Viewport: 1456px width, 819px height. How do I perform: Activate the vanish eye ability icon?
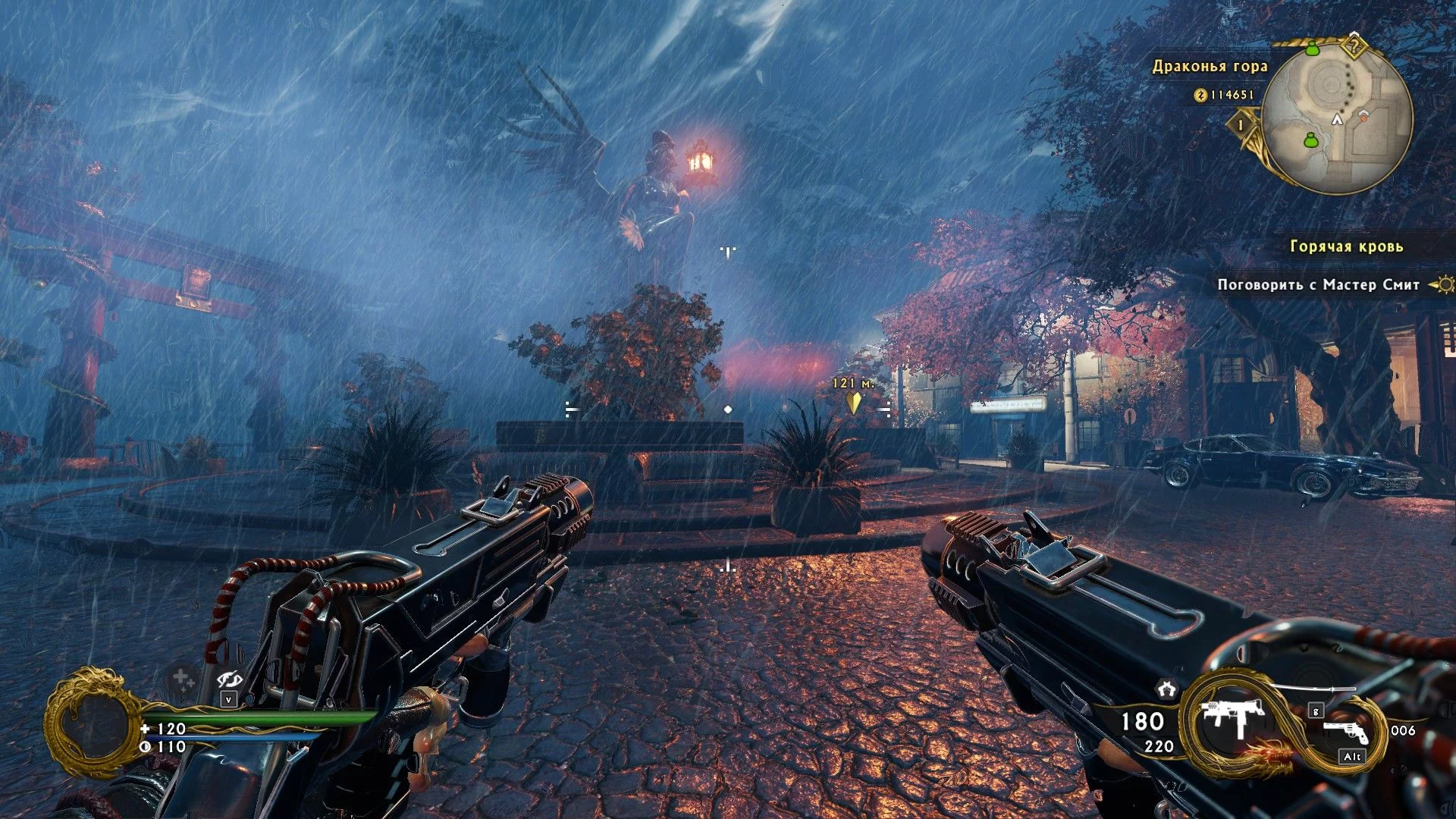[x=228, y=679]
